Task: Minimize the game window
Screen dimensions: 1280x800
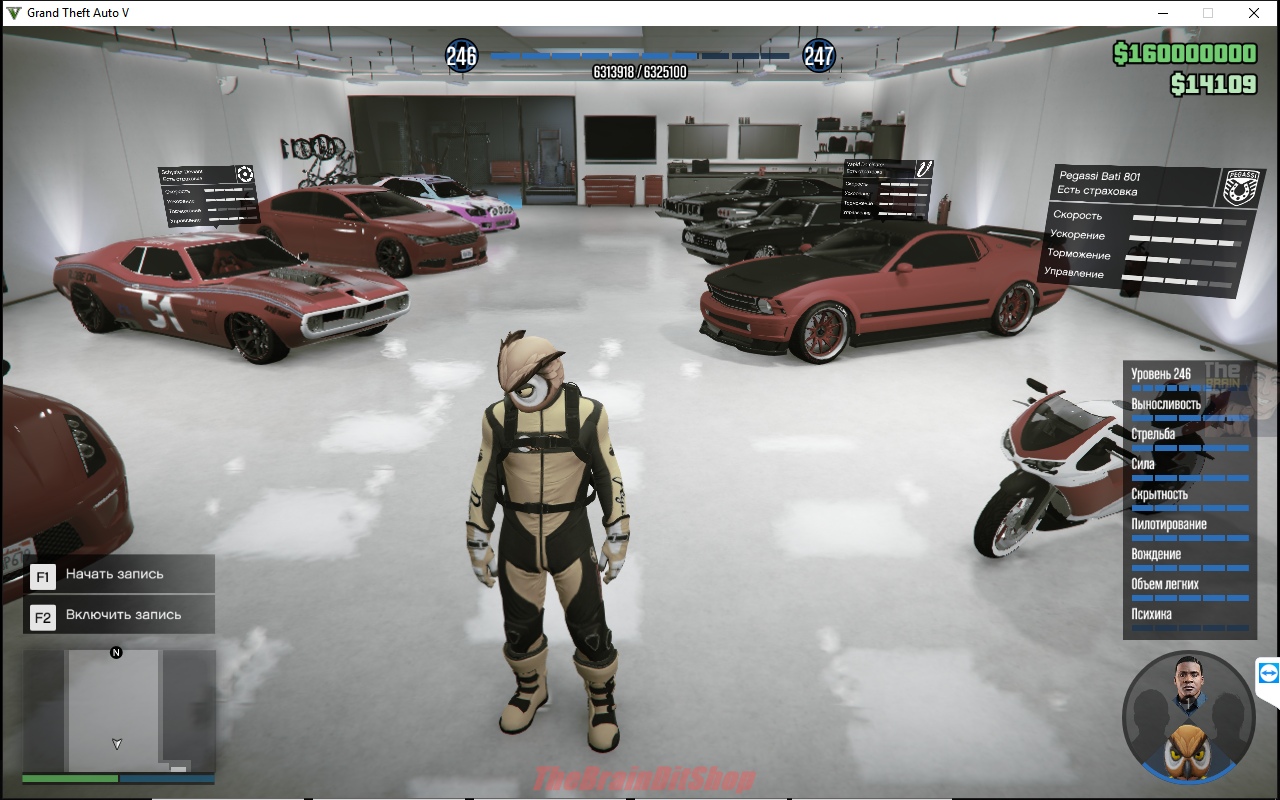Action: tap(1163, 13)
